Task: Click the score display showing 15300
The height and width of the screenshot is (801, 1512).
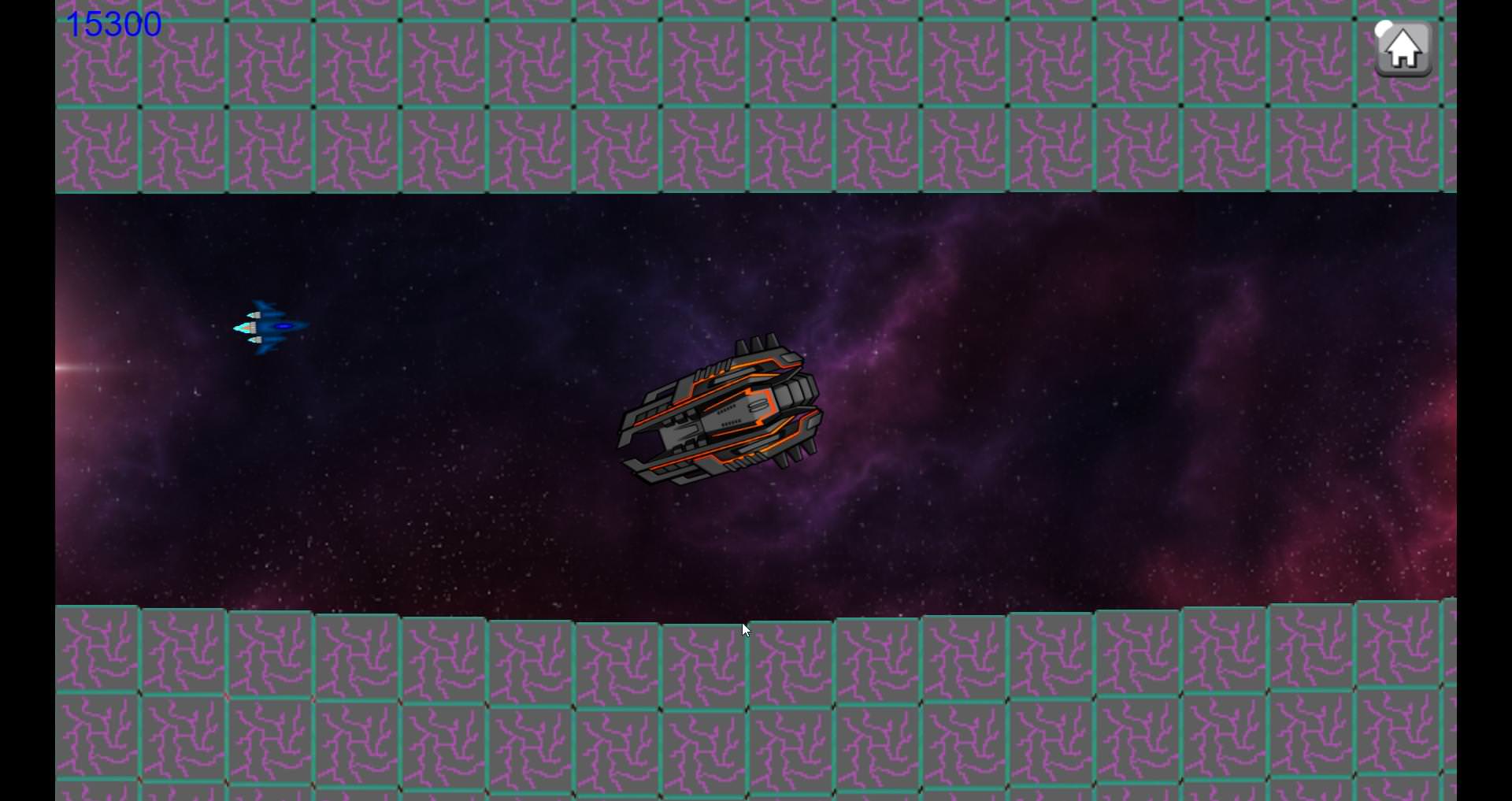Action: point(113,24)
